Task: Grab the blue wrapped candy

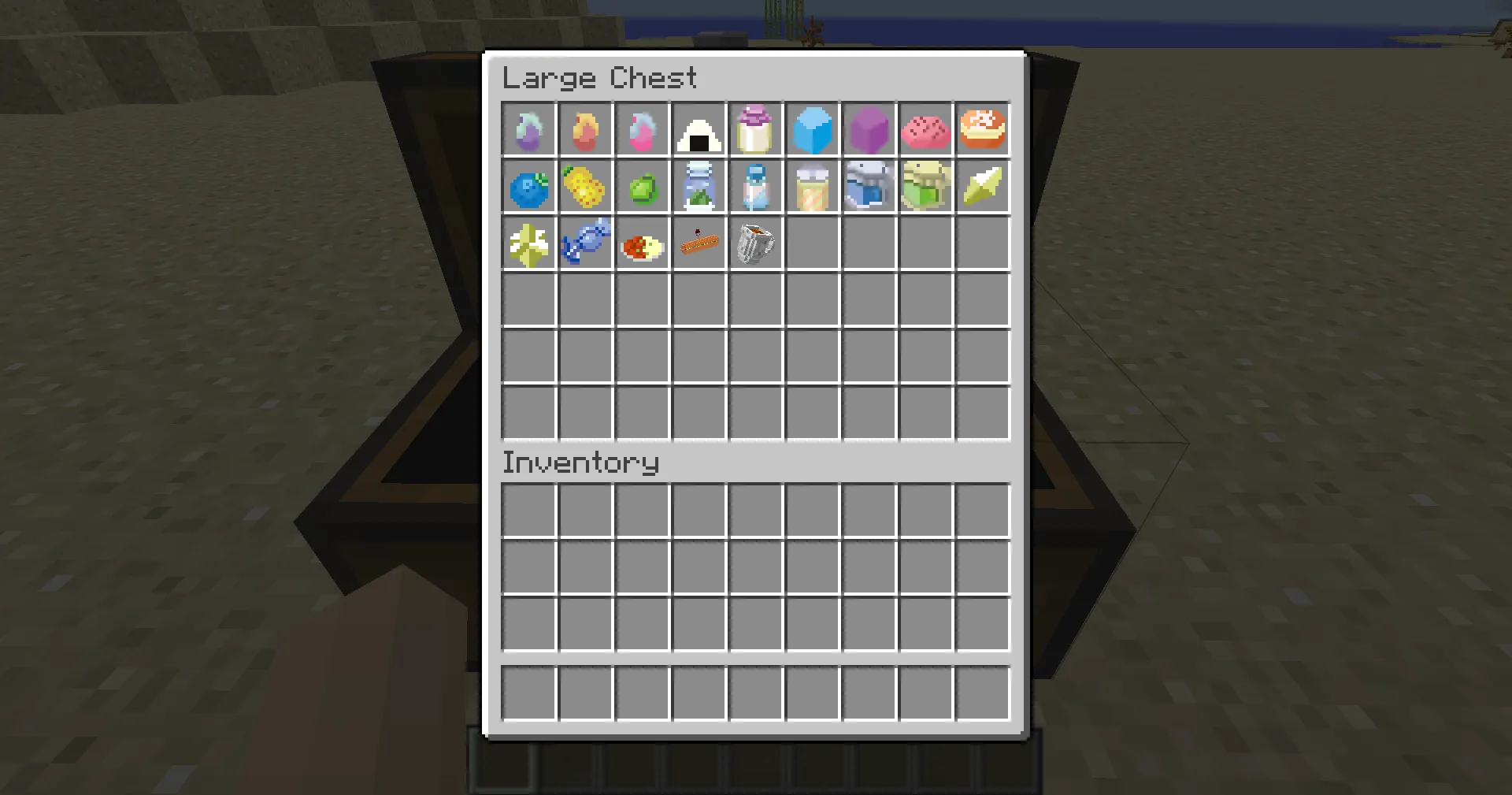Action: [585, 243]
